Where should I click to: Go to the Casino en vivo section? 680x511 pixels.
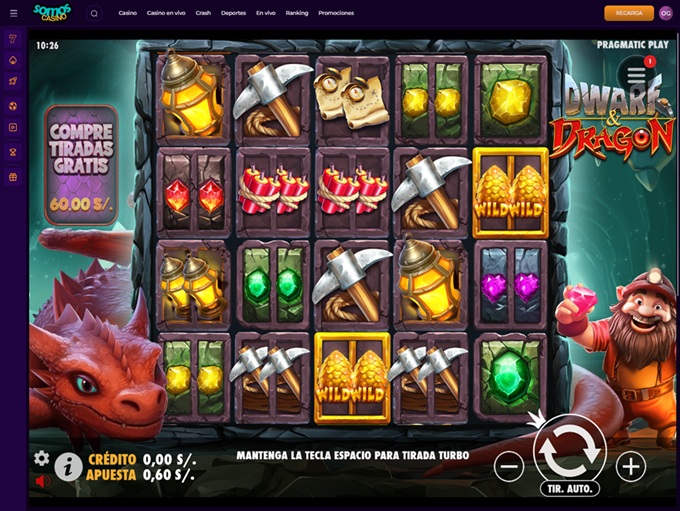tap(166, 13)
